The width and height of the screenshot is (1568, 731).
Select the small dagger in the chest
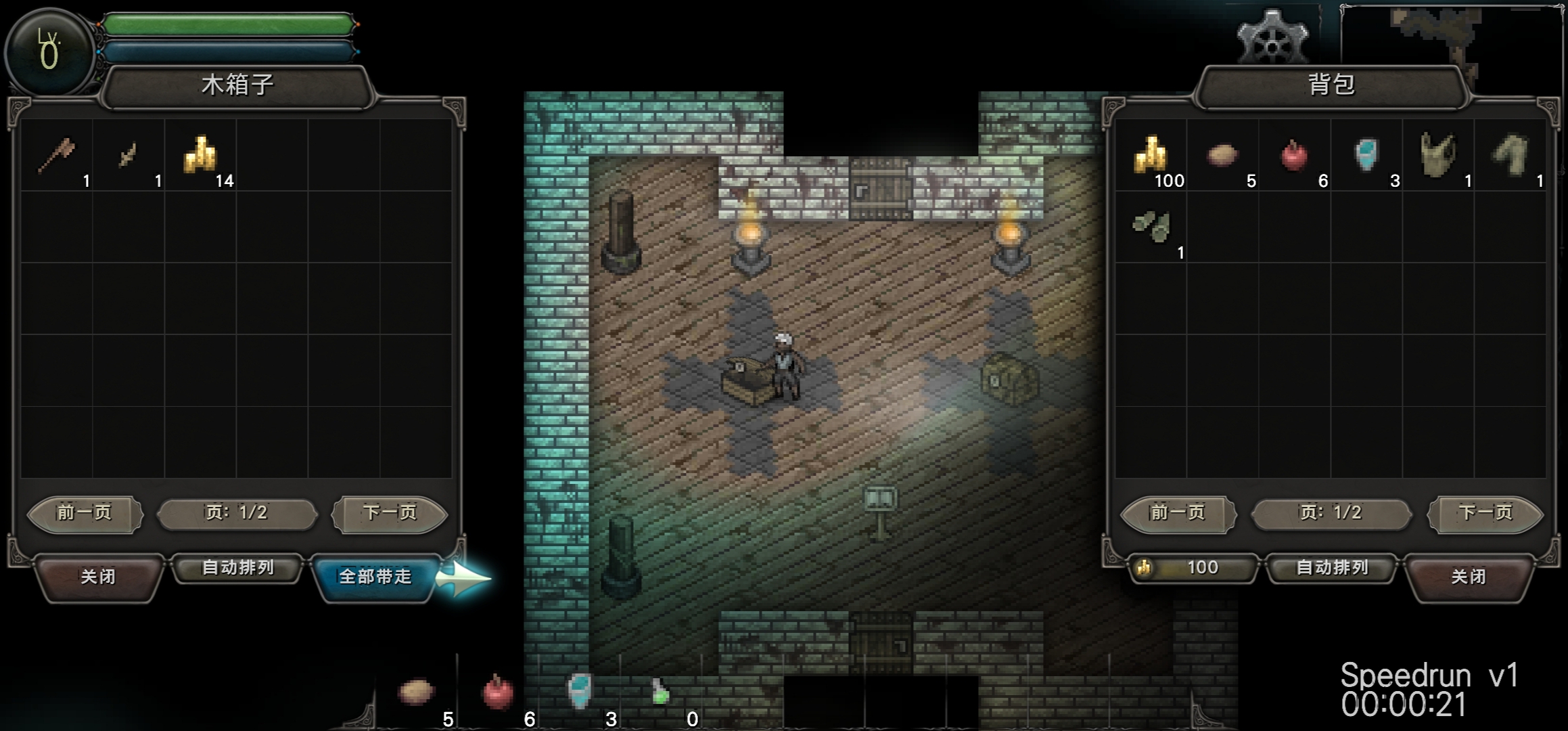point(128,156)
